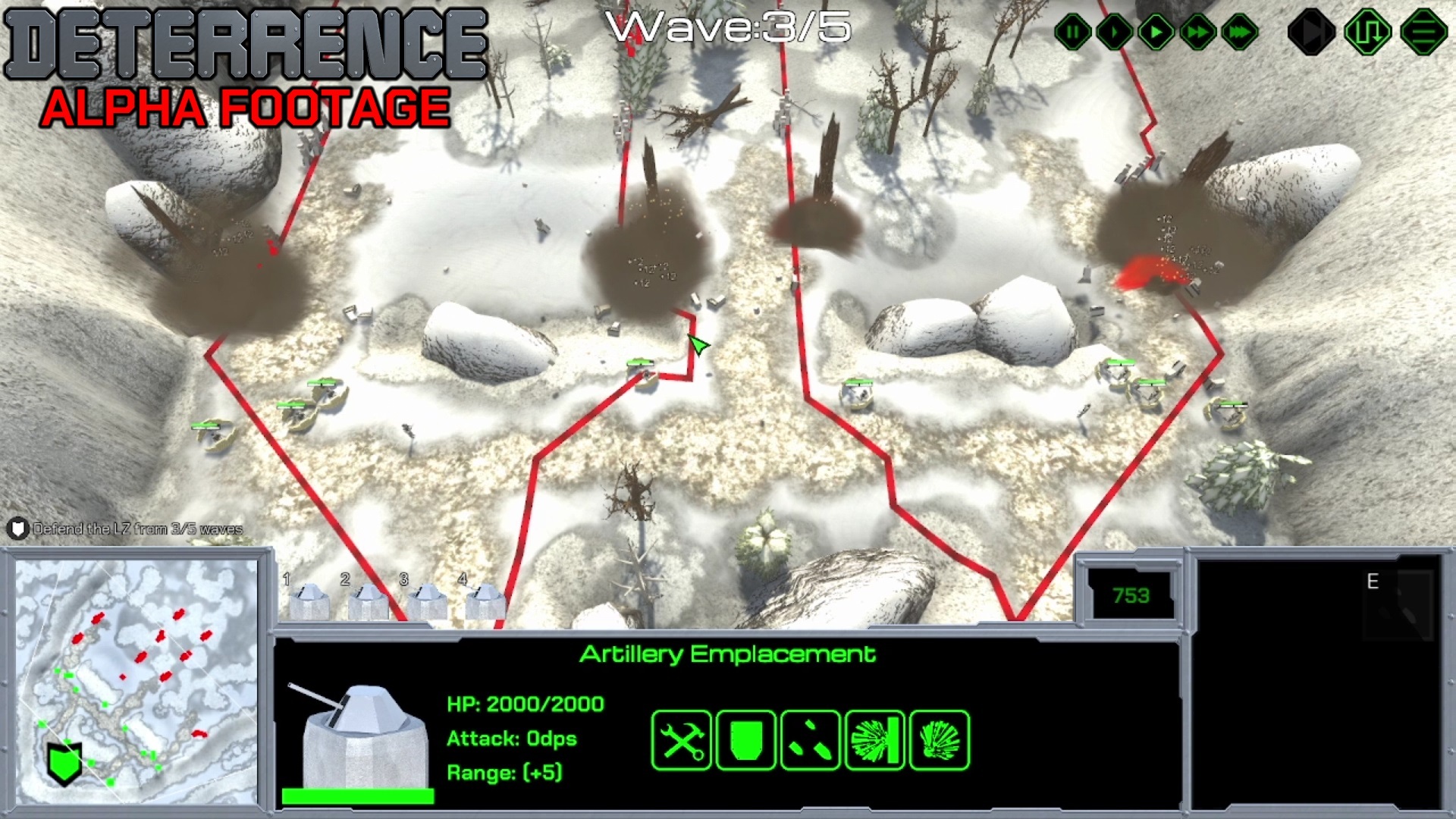Click the waypoint loop icon
The image size is (1456, 819).
click(x=1370, y=31)
